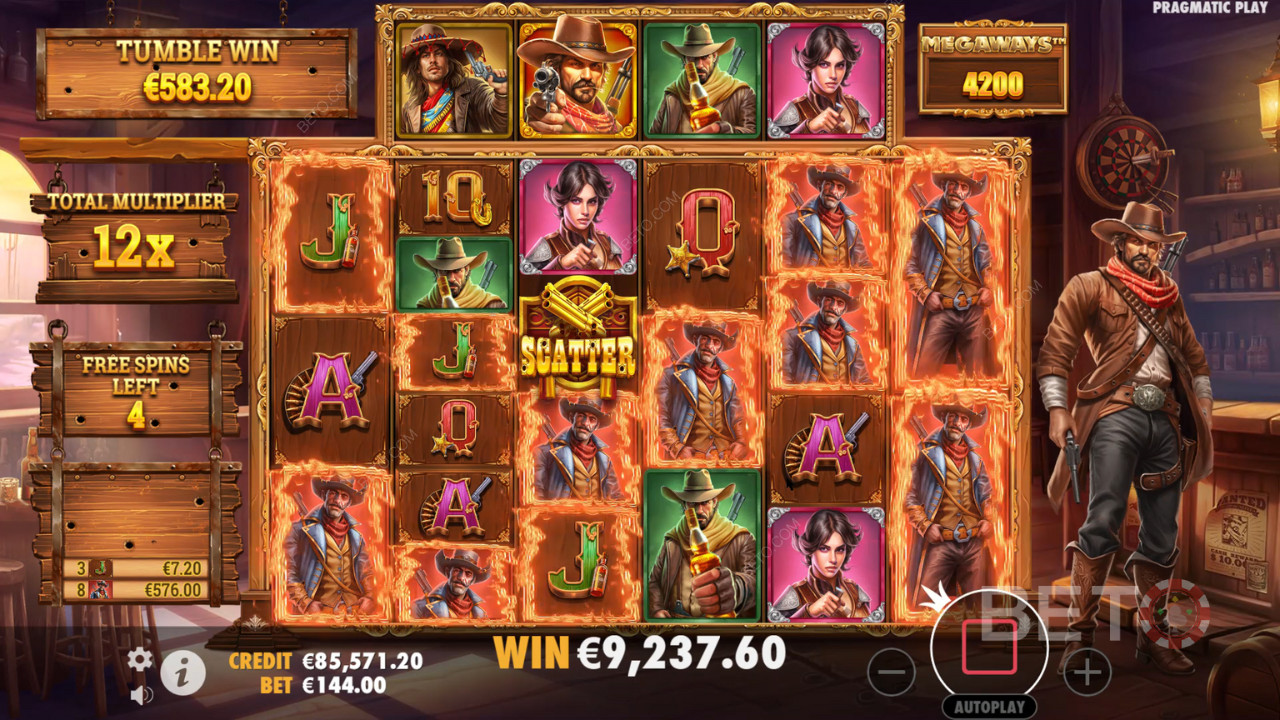Decrease the bet with minus button

(x=891, y=672)
